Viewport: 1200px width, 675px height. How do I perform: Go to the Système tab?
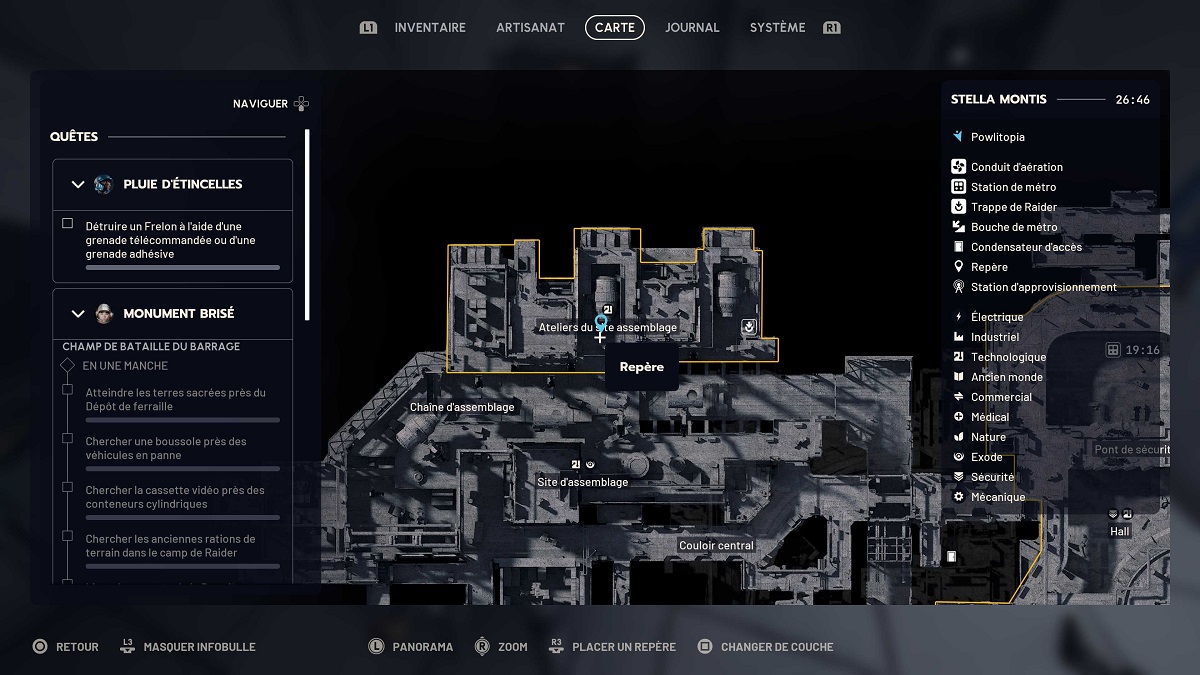(777, 28)
